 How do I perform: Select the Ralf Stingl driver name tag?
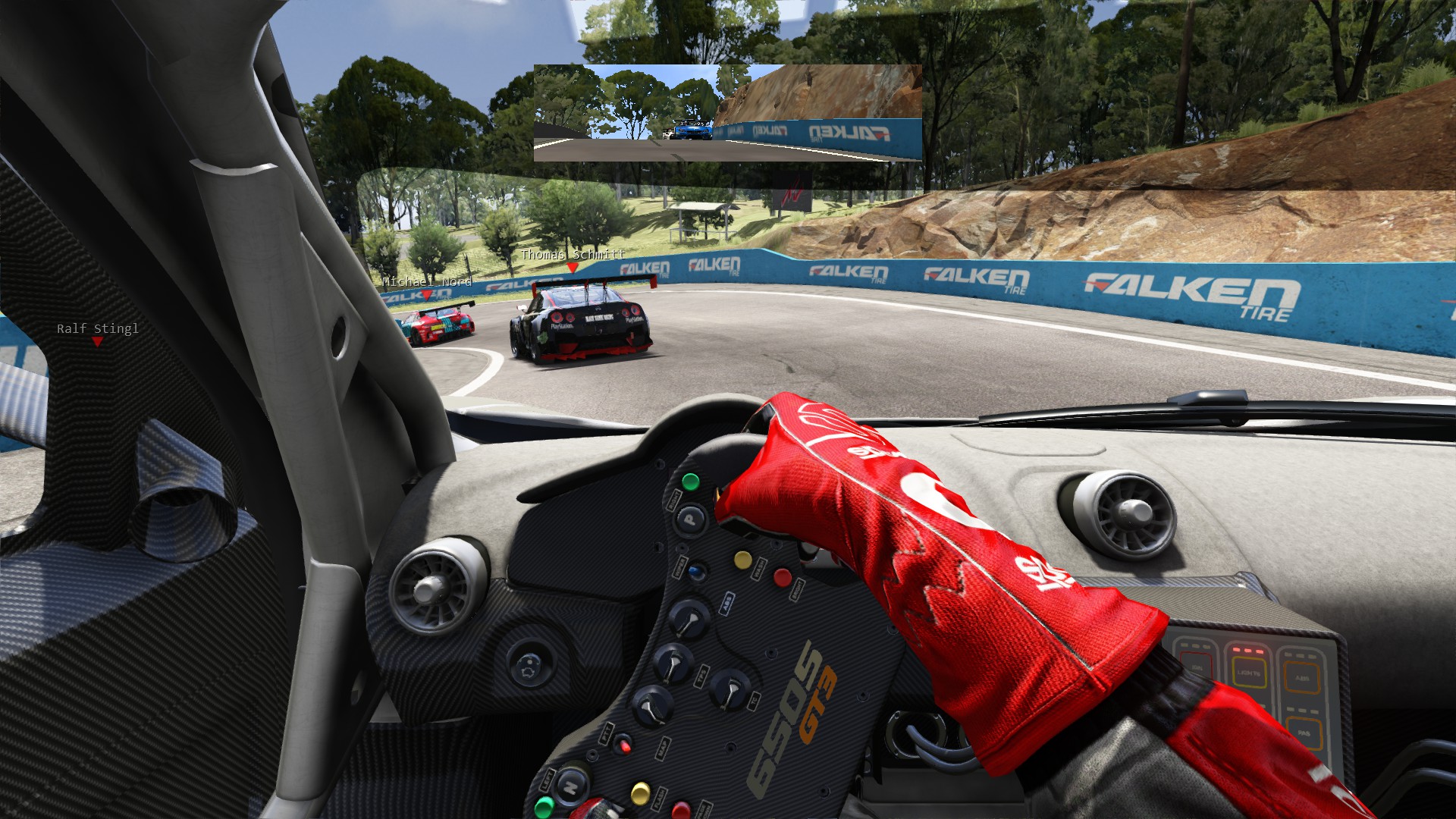[98, 328]
